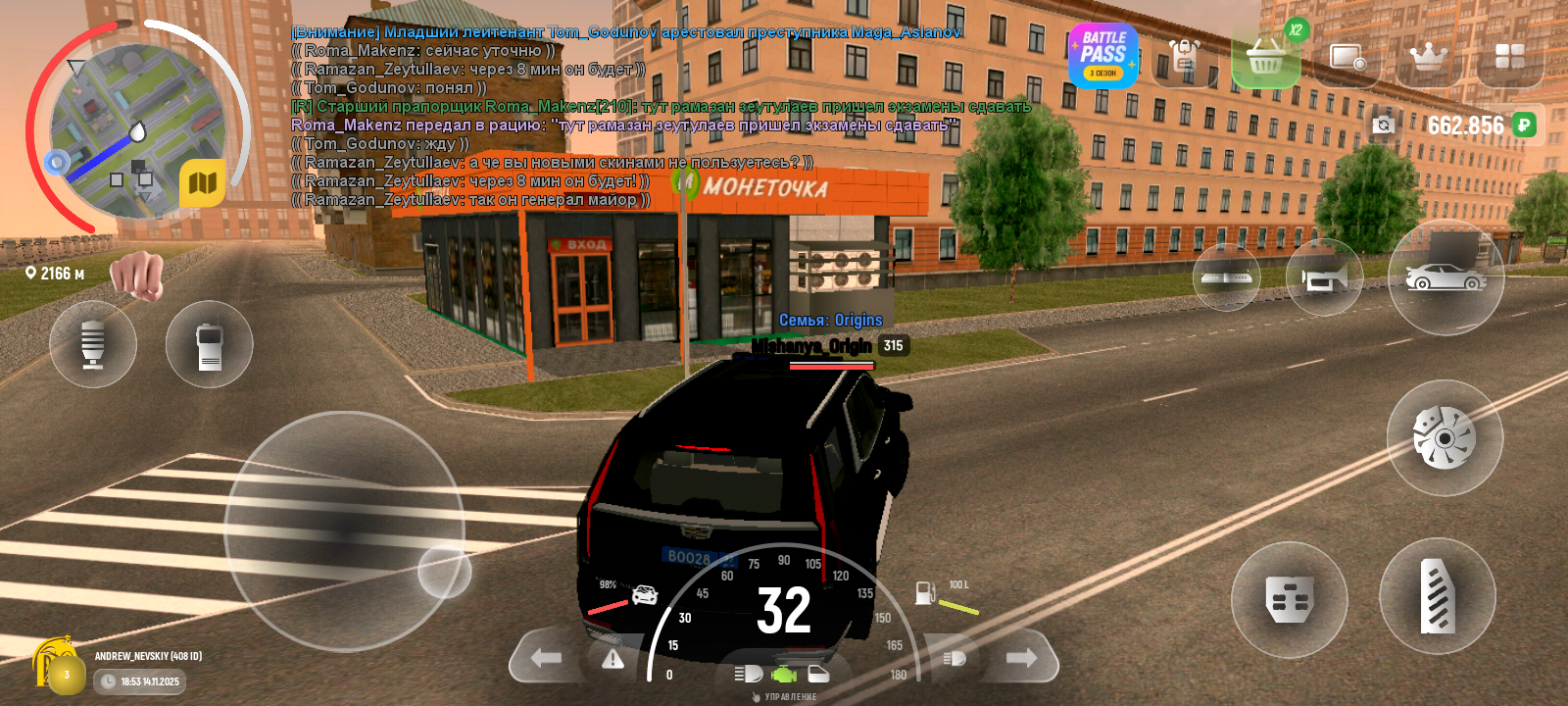Enable hazard lights with the warning triangle

point(612,659)
